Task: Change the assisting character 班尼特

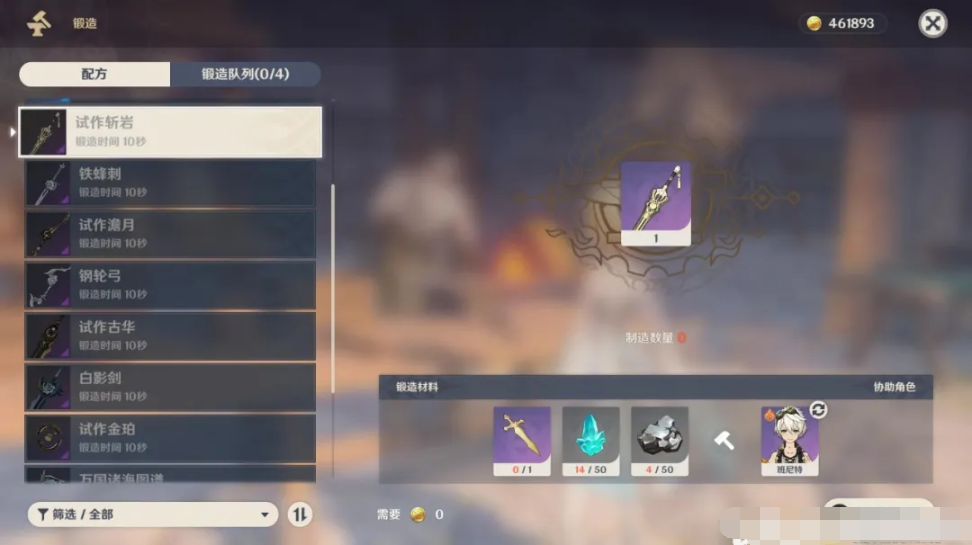Action: click(818, 410)
